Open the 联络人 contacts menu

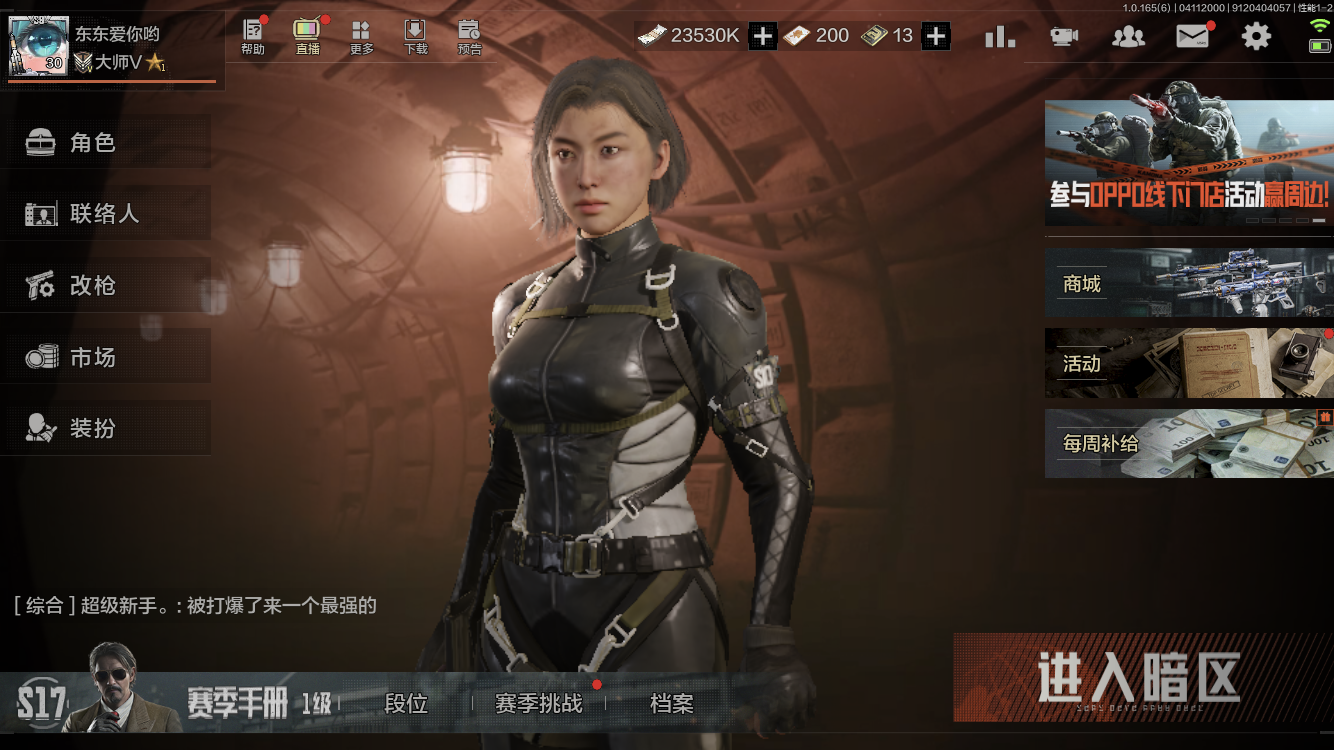pyautogui.click(x=105, y=214)
